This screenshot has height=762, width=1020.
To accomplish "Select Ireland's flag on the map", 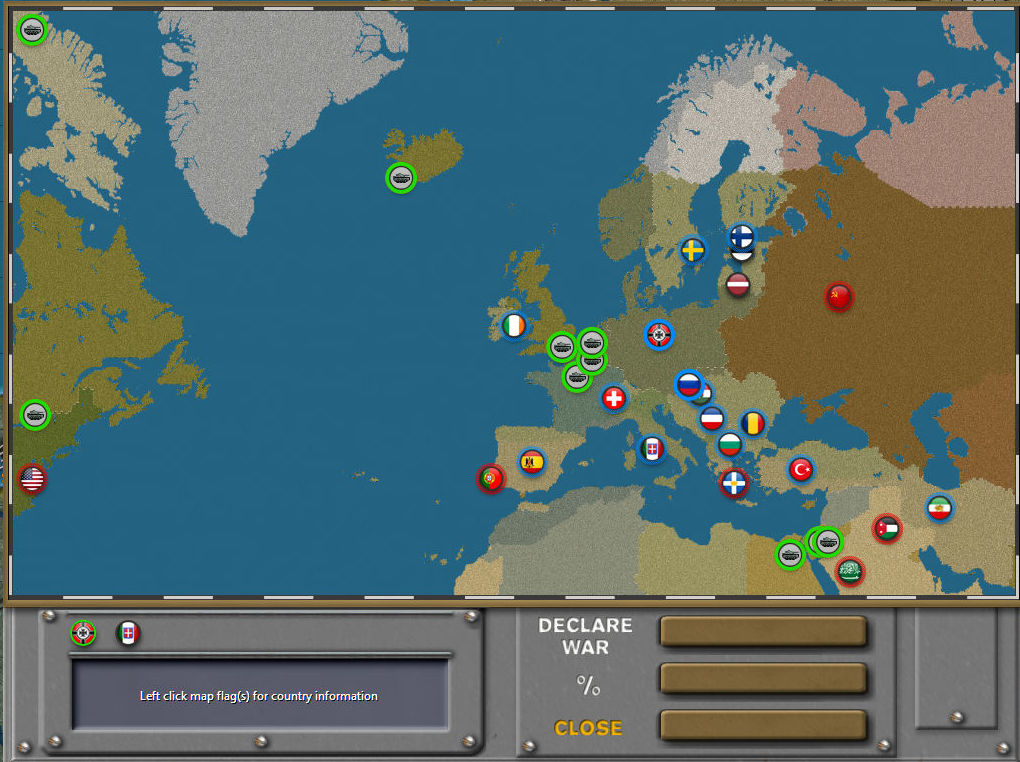I will pyautogui.click(x=514, y=326).
